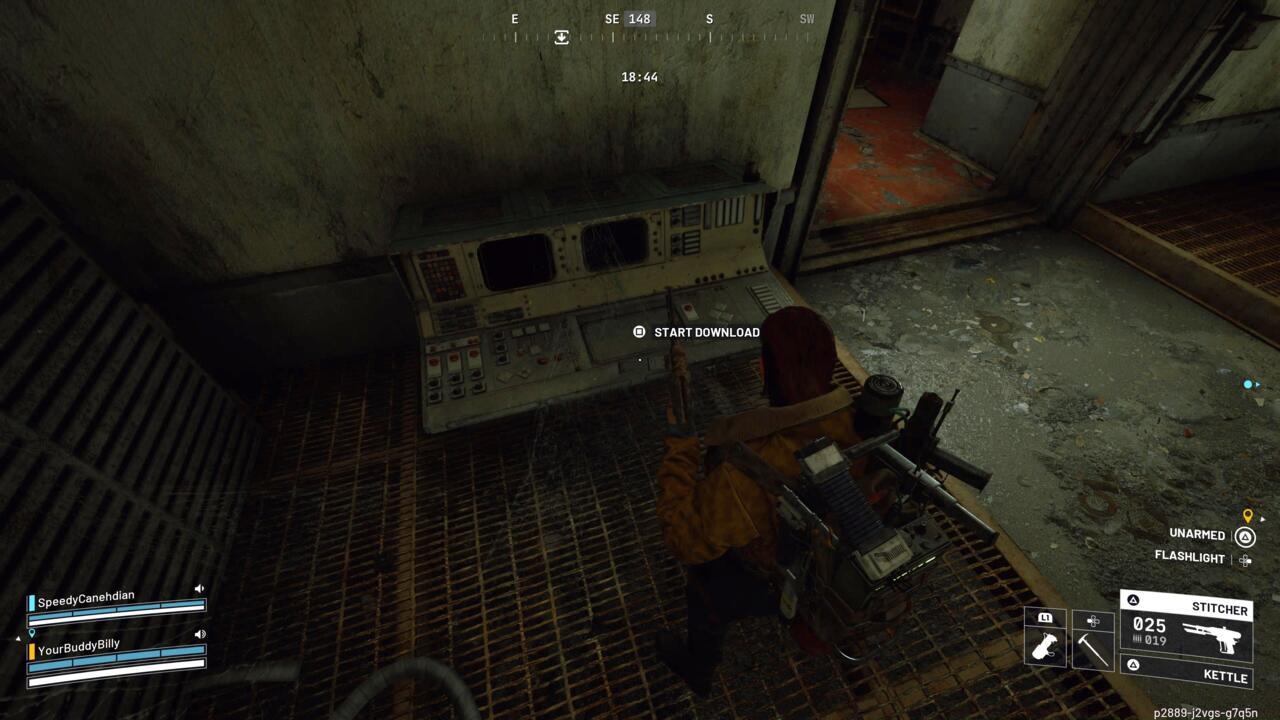1280x720 pixels.
Task: Select the STITCHER weapon tab
Action: pyautogui.click(x=1221, y=609)
